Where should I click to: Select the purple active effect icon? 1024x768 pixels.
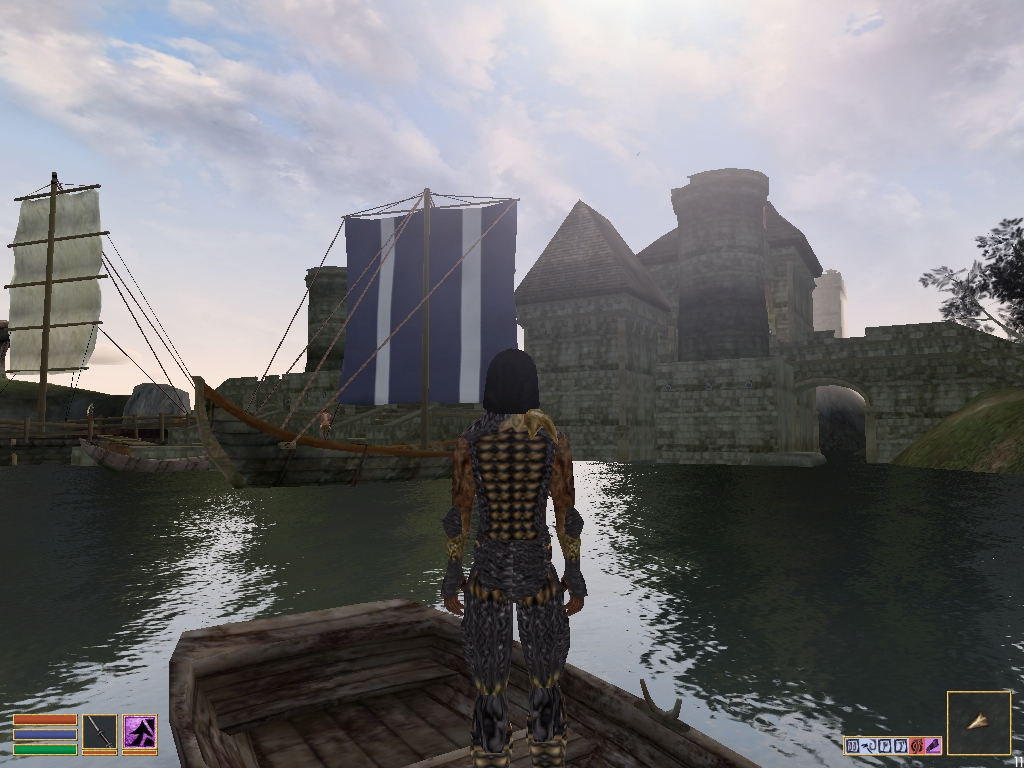coord(932,745)
